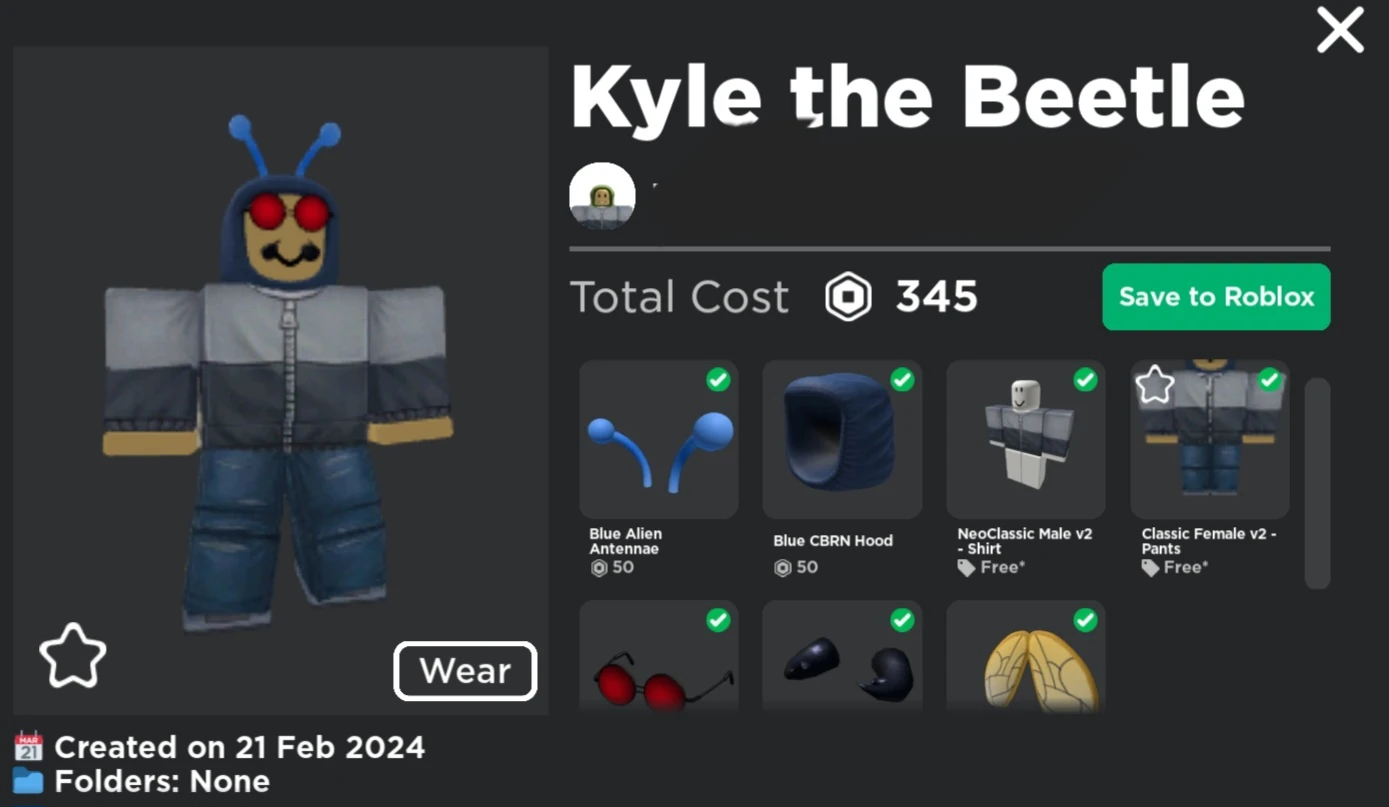This screenshot has height=807, width=1389.
Task: Click the Robux icon under Blue CBRN Hood
Action: [x=781, y=567]
